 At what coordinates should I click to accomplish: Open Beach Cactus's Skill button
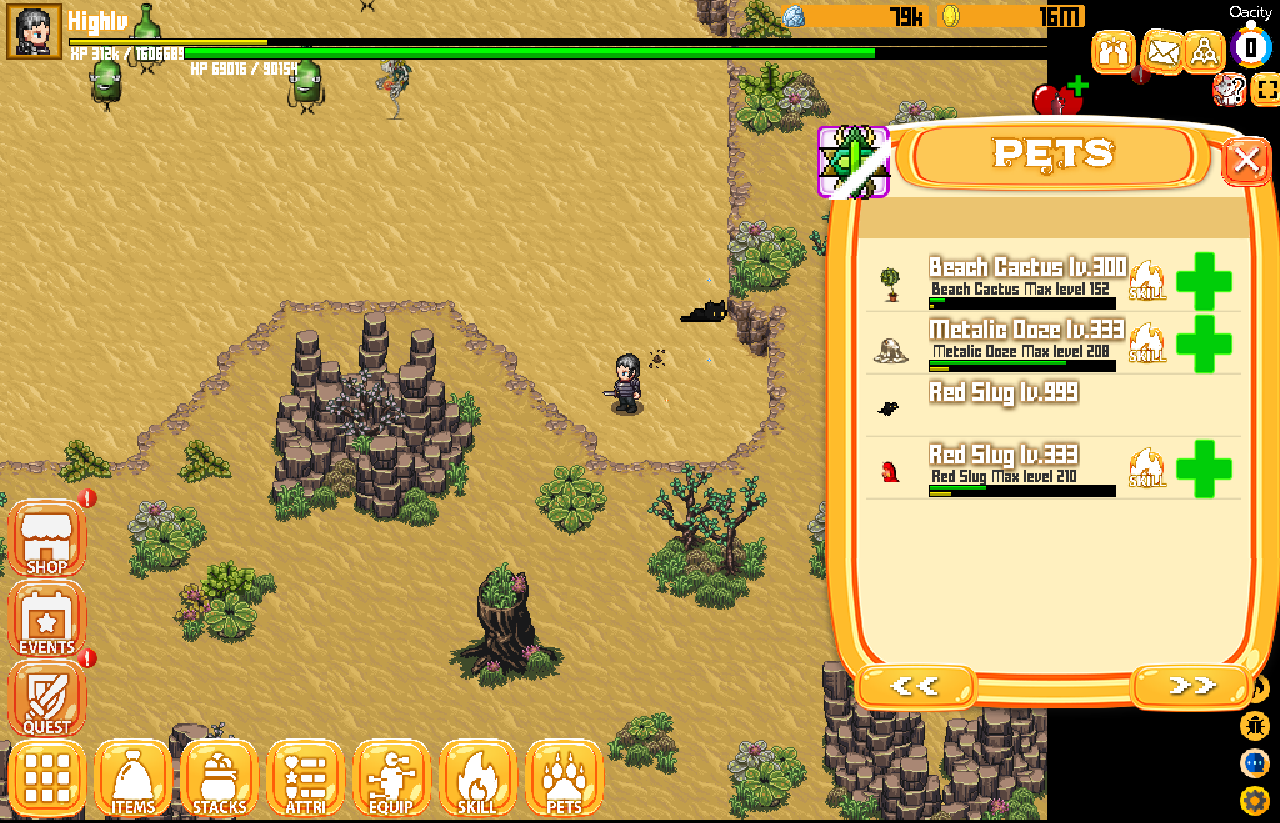click(1148, 281)
